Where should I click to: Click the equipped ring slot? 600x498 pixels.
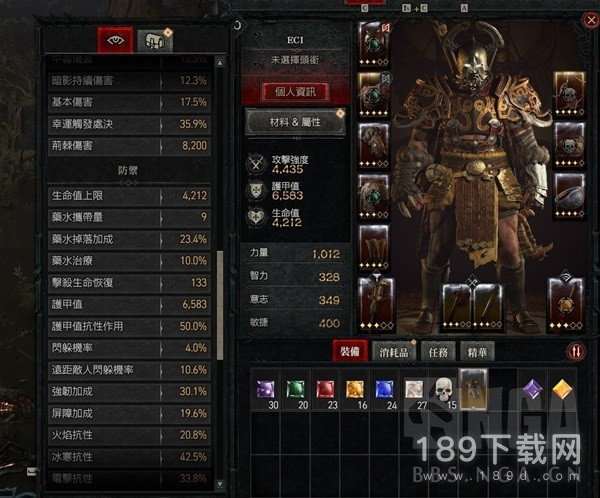567,194
